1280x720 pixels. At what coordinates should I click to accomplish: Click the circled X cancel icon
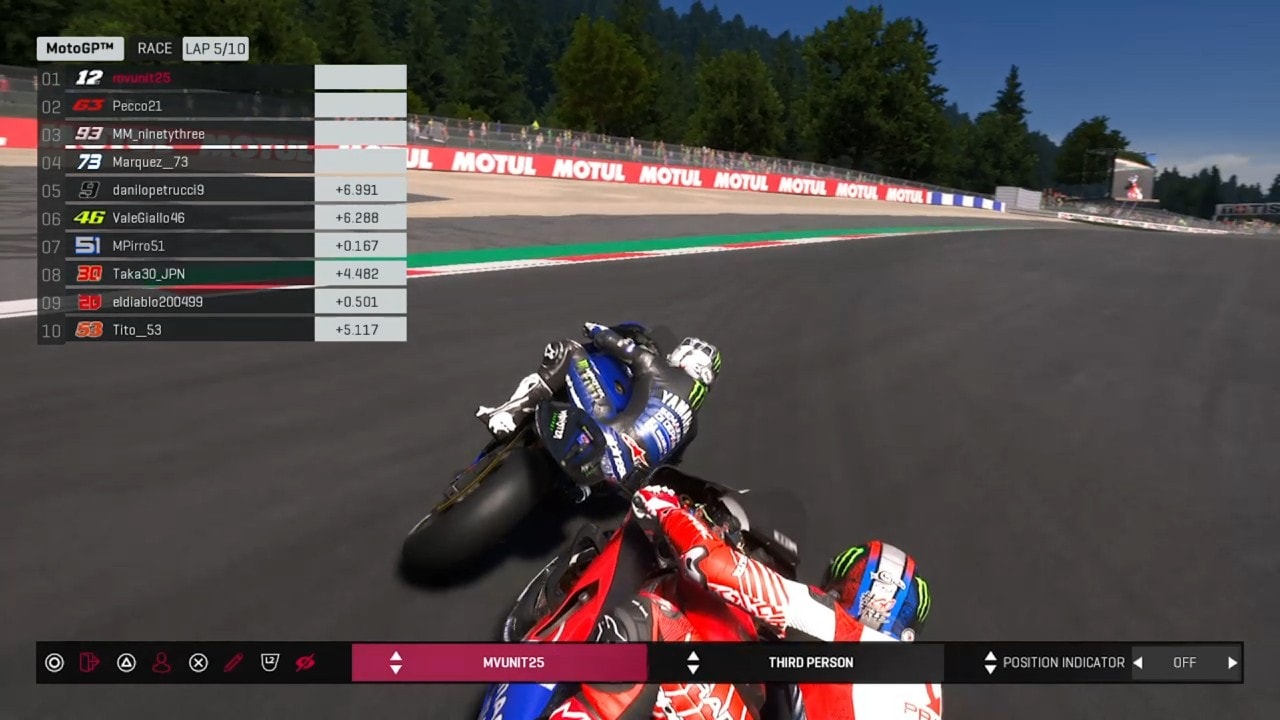tap(198, 662)
